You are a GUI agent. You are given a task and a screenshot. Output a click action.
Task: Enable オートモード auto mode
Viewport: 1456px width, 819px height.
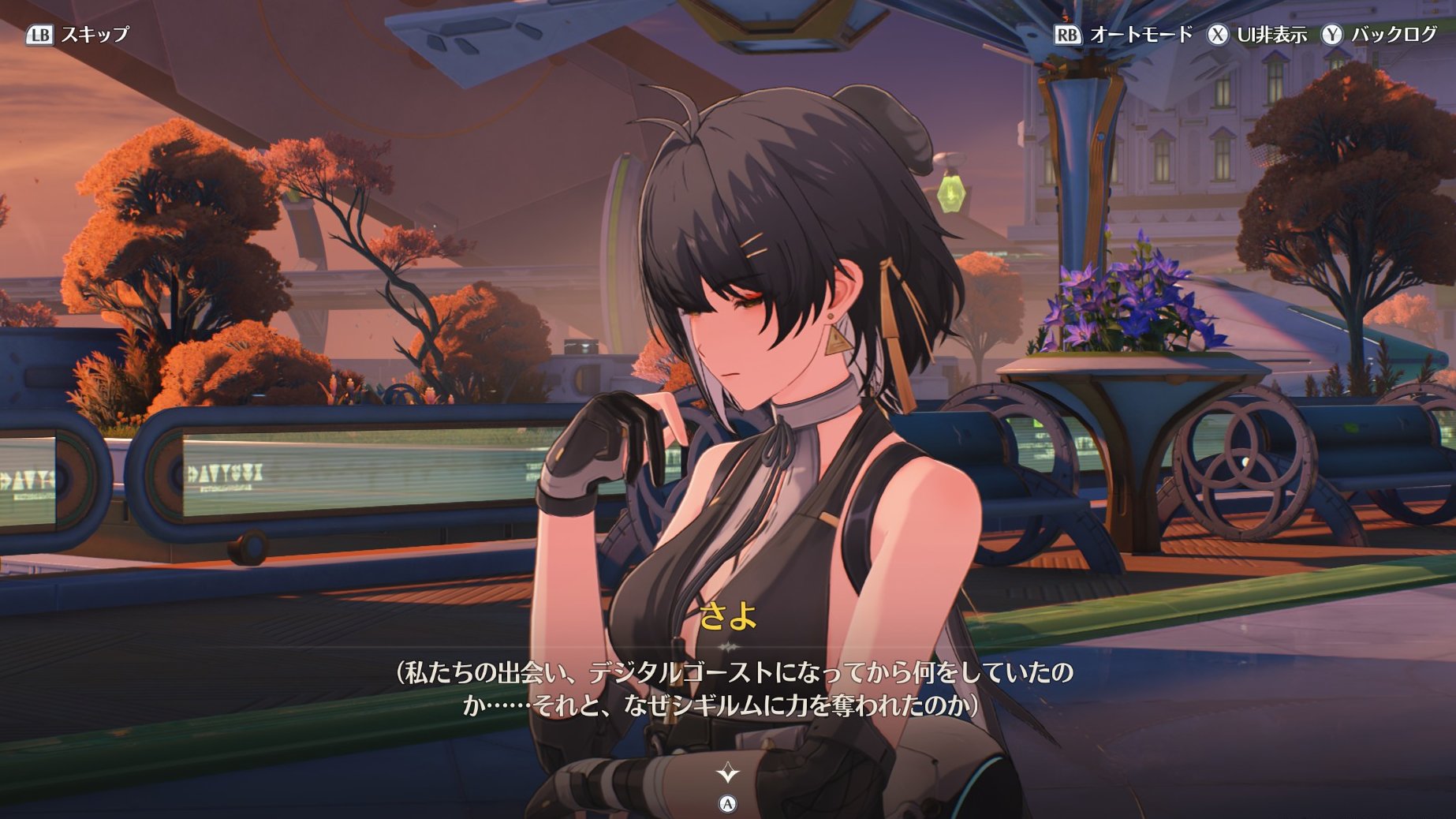click(1123, 35)
